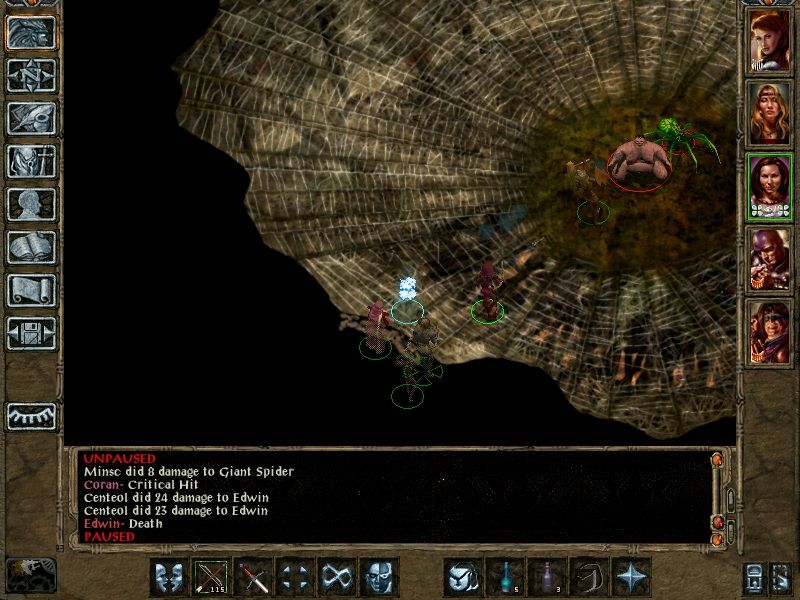Switch to the sword weapon slot
This screenshot has height=600, width=800.
(254, 578)
